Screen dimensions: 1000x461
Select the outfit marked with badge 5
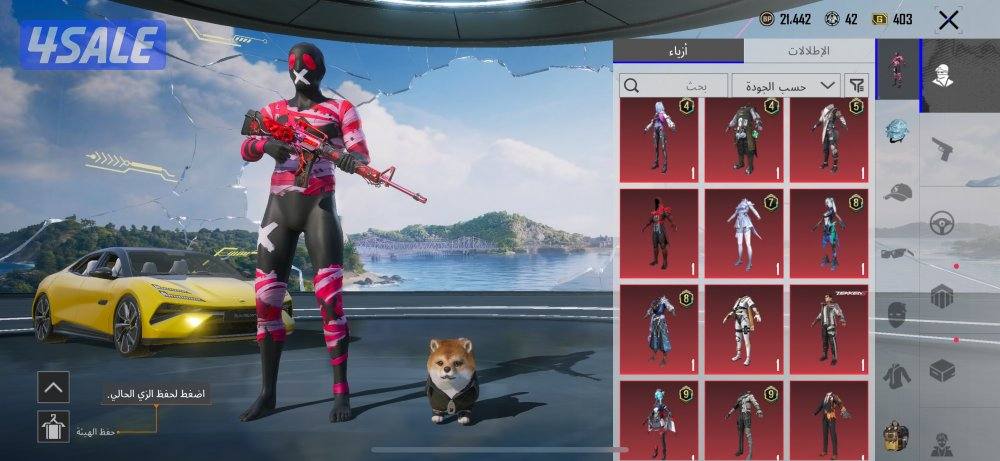pos(829,137)
